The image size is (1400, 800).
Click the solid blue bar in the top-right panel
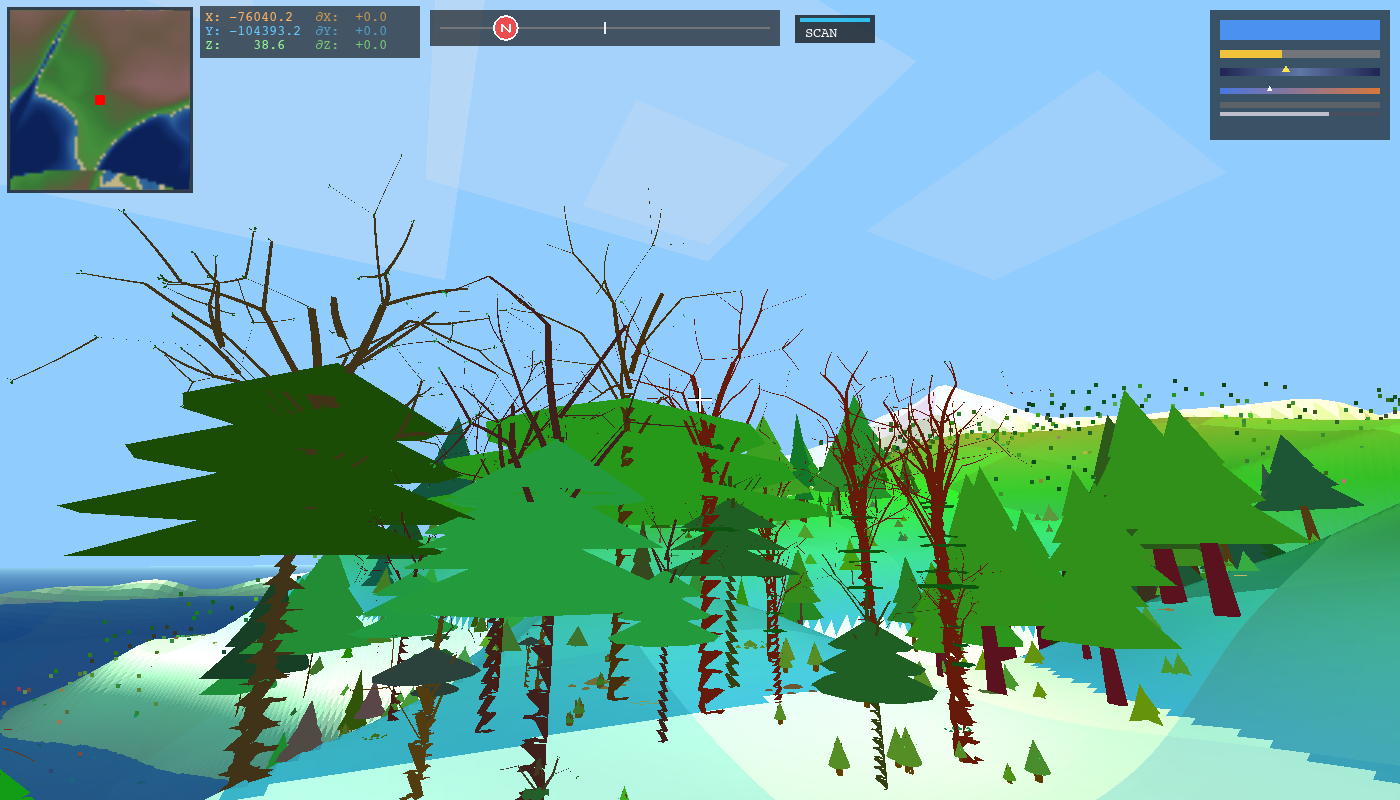click(x=1298, y=32)
